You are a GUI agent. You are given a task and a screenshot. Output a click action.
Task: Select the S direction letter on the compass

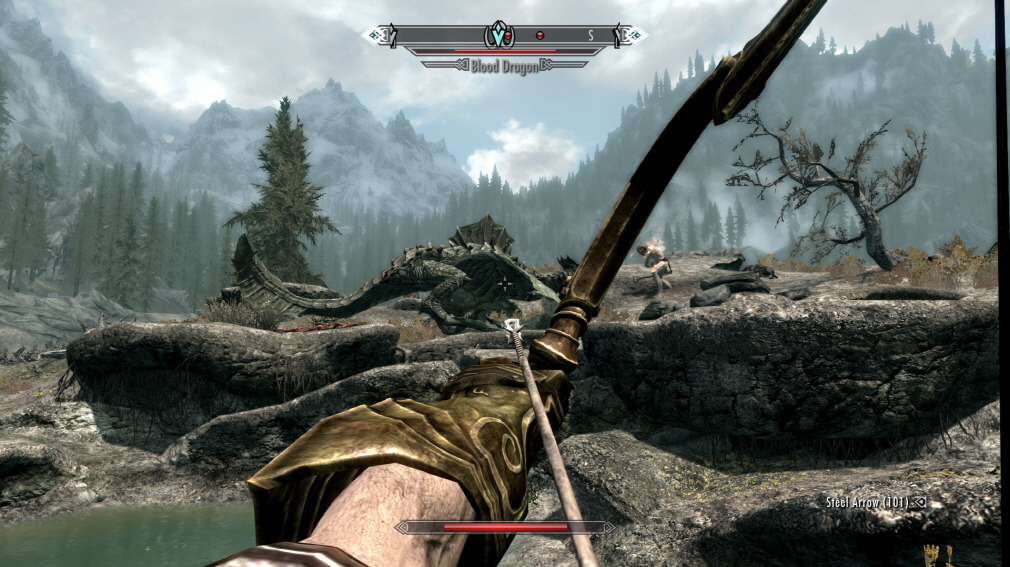(590, 36)
